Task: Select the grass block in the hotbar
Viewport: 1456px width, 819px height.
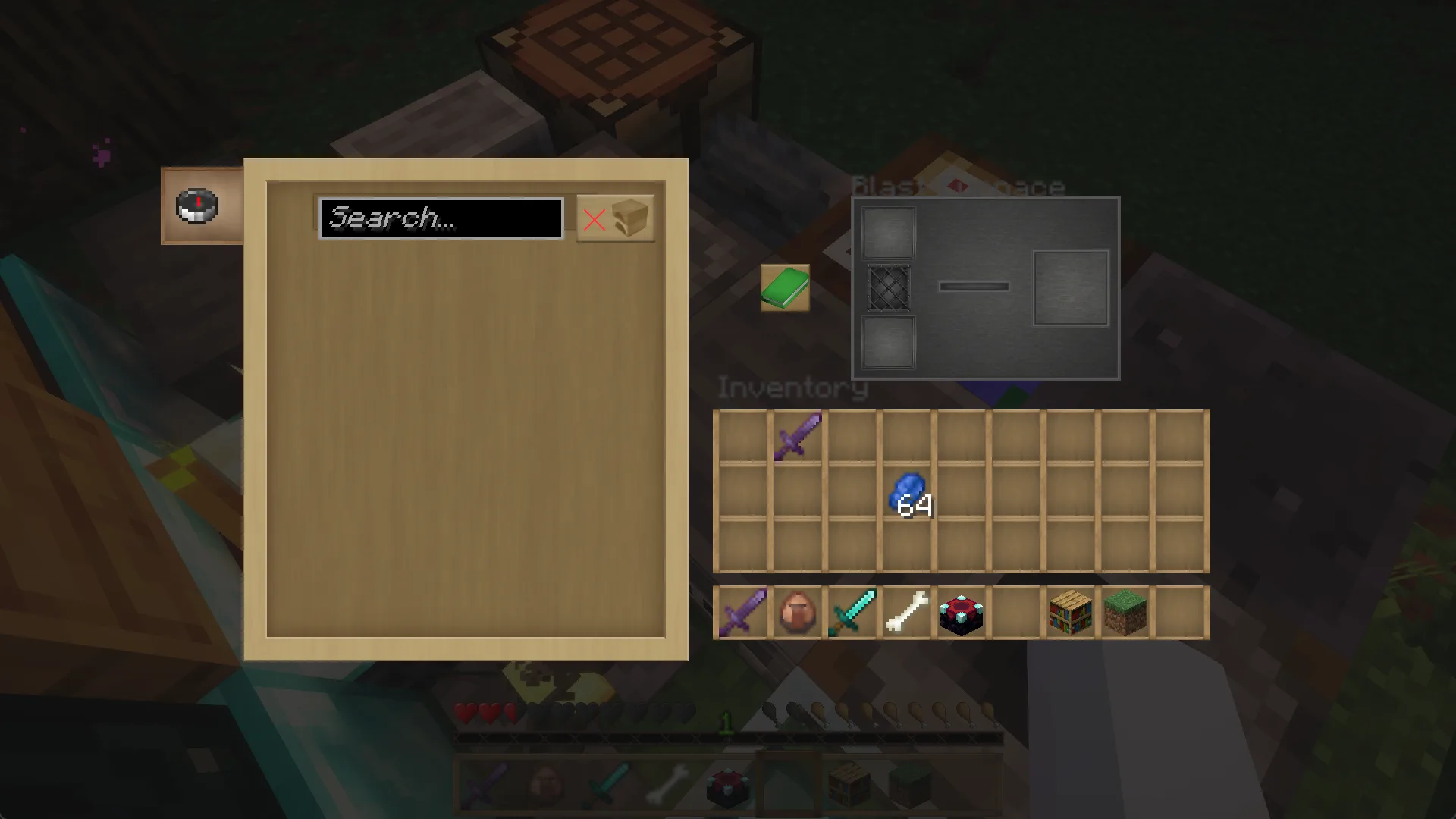Action: pos(1125,612)
